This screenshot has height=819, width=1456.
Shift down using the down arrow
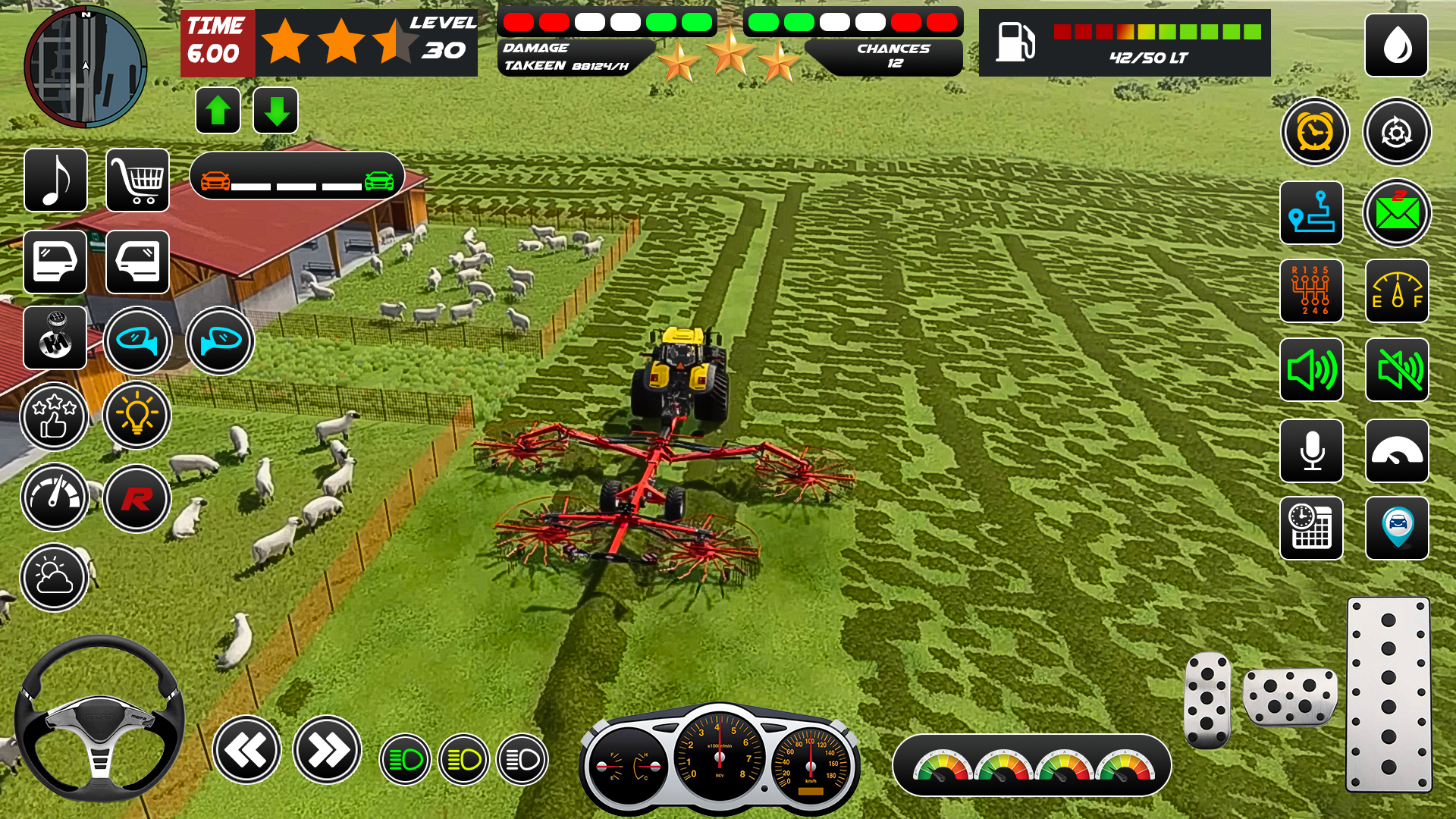(x=275, y=108)
